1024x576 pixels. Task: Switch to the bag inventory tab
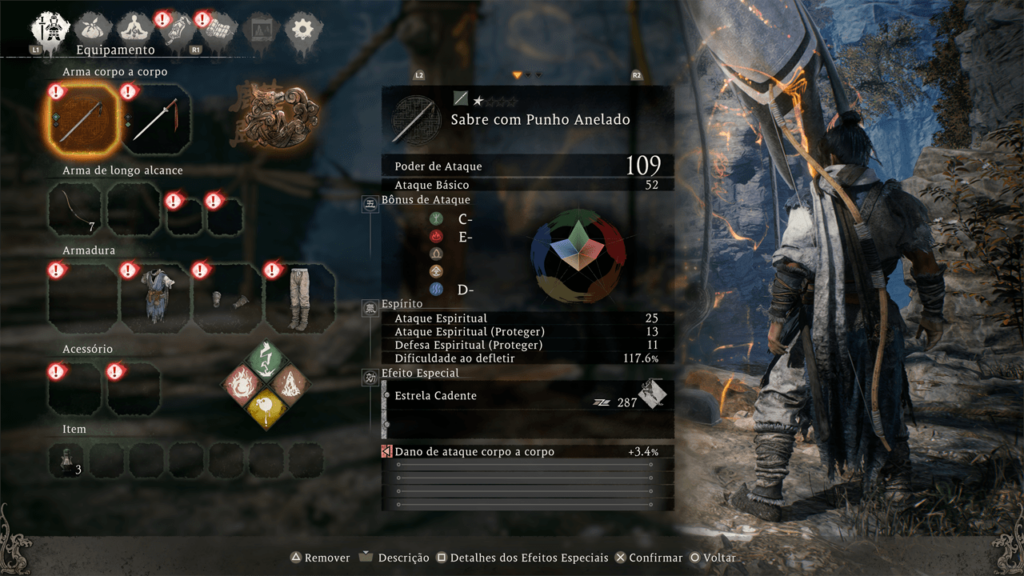(94, 27)
